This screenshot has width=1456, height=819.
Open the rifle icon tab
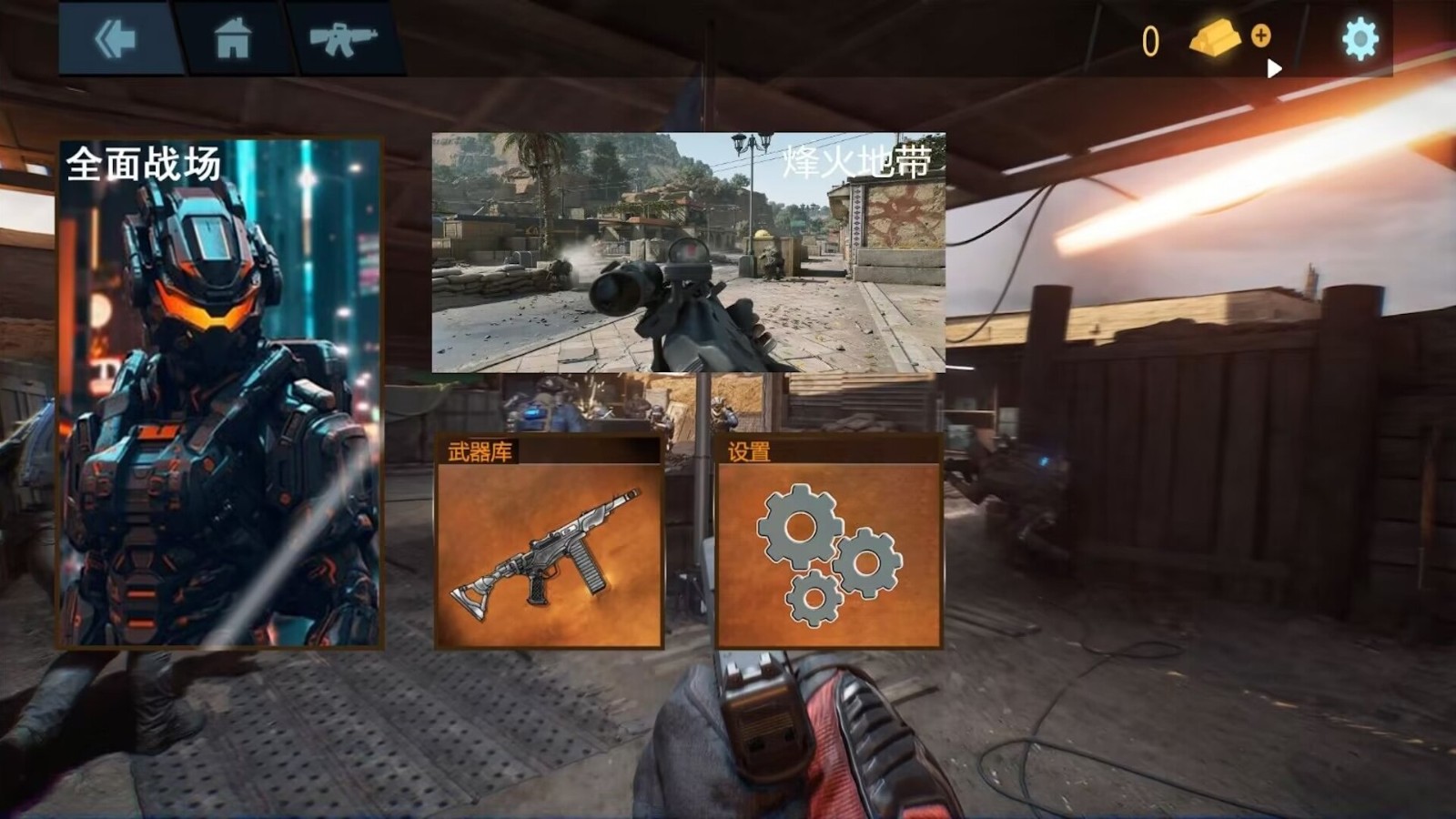(x=343, y=39)
